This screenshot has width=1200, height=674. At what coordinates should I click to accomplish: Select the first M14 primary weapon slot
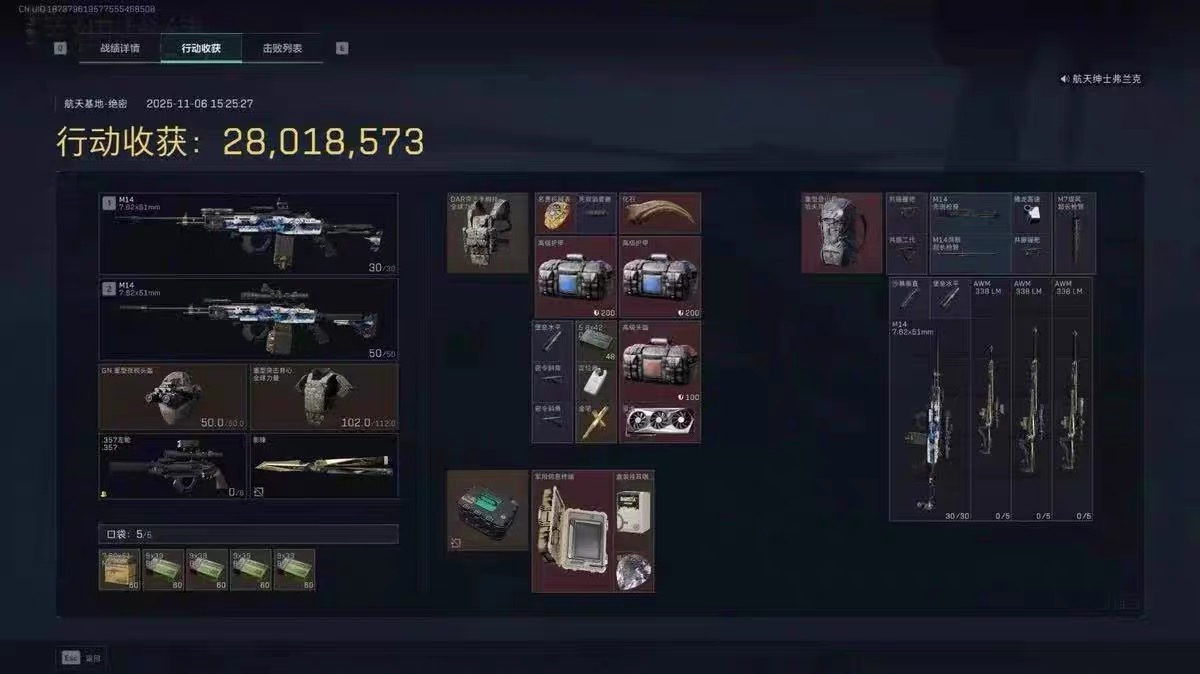[248, 234]
